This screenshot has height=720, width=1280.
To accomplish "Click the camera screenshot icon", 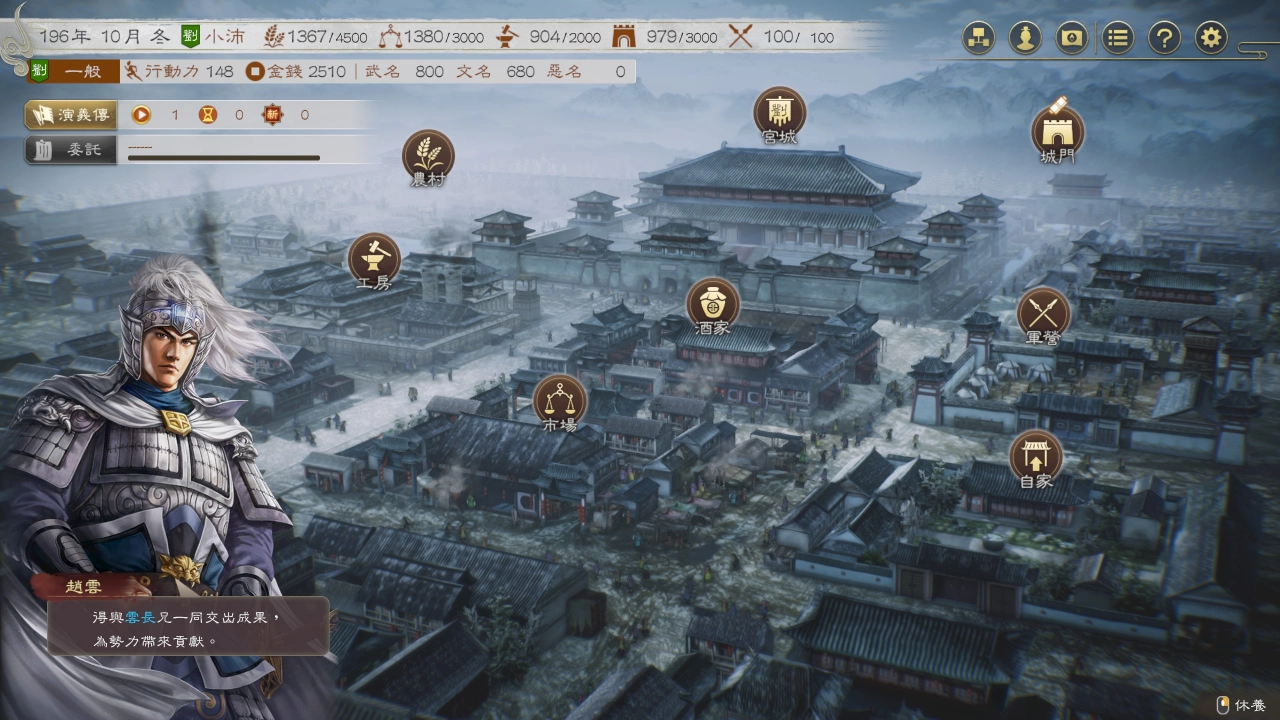I will click(x=1071, y=38).
